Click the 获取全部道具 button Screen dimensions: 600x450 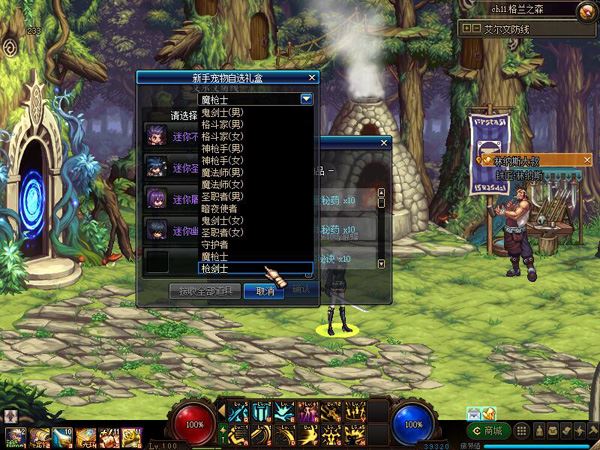tap(206, 291)
